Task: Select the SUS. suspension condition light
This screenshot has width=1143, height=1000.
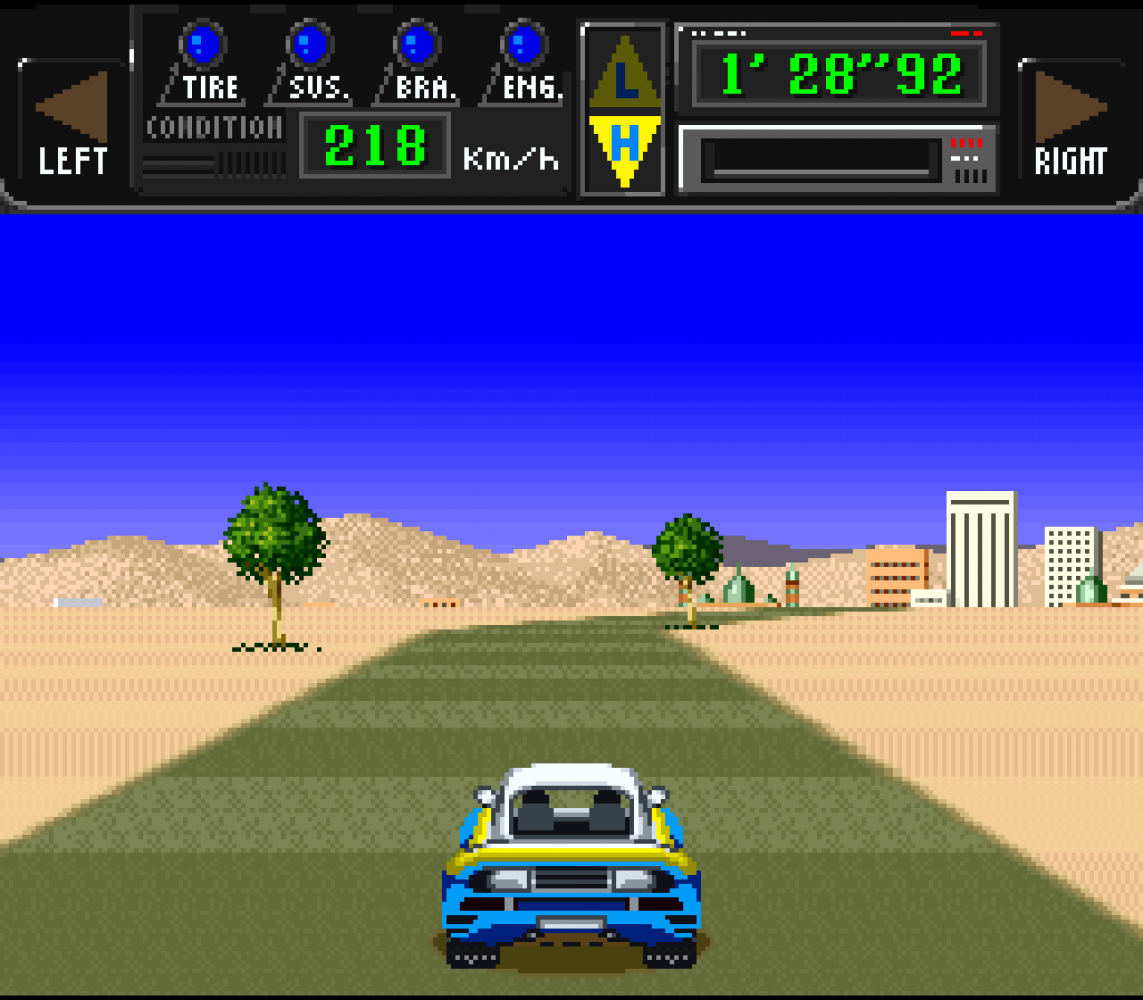Action: click(x=310, y=44)
